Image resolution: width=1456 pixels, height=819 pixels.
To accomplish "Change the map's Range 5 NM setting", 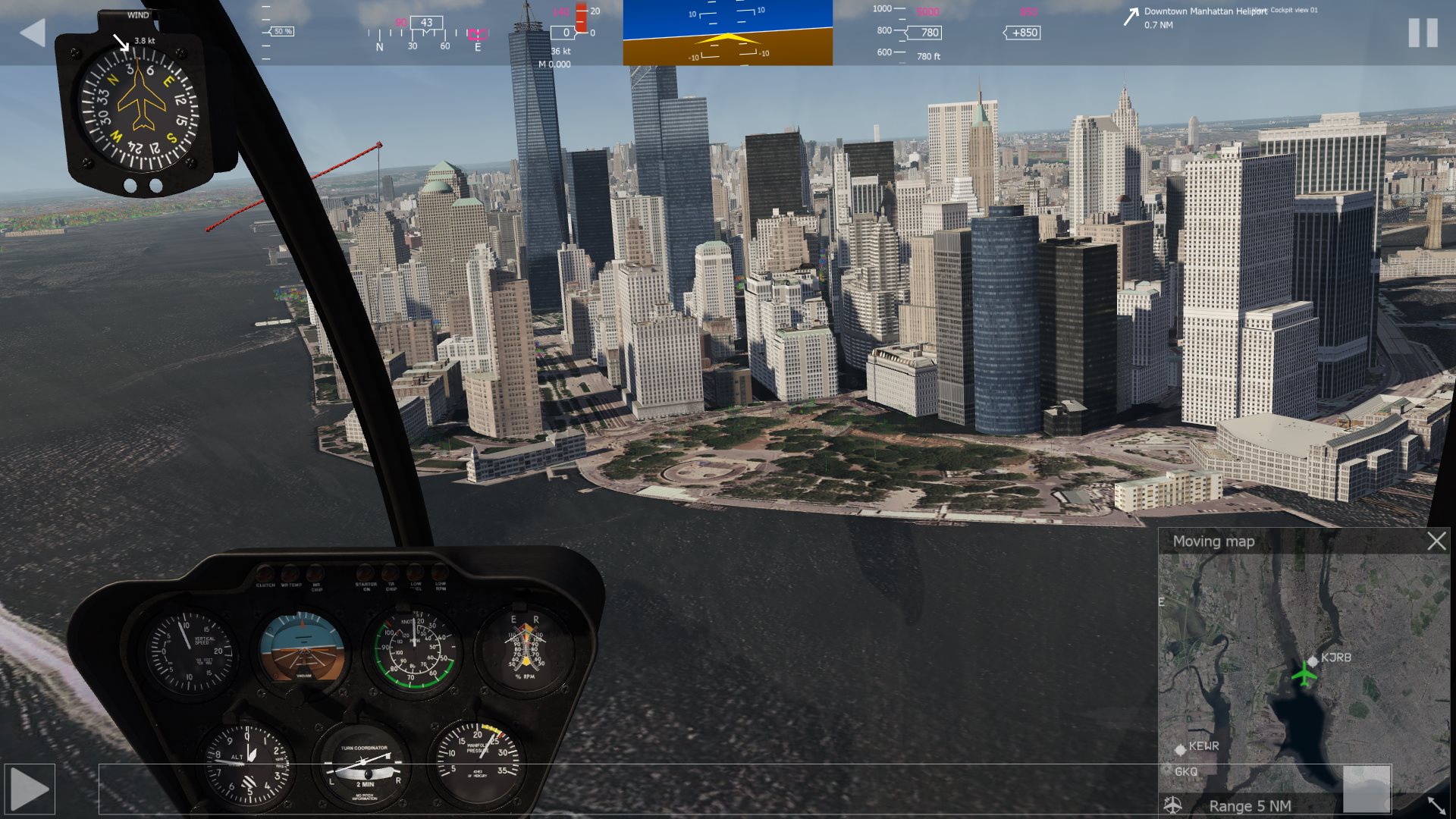I will coord(1250,805).
